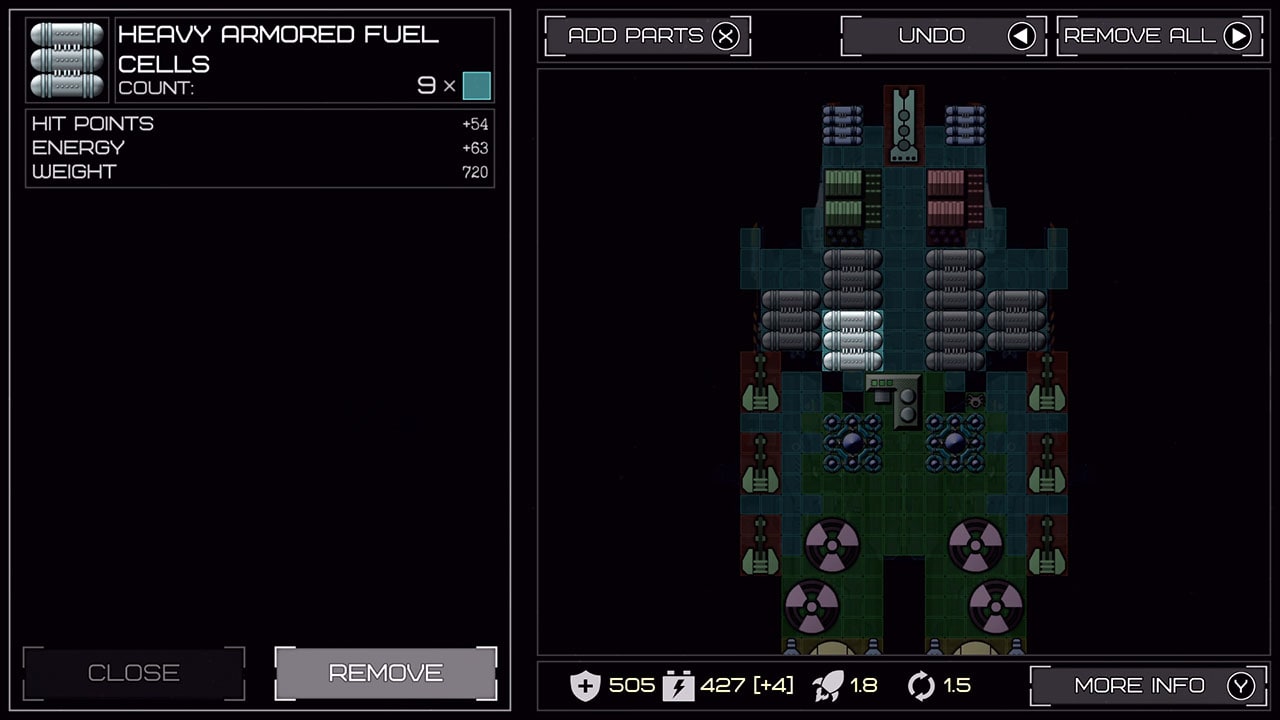Click the shield hit points icon in status bar

[x=586, y=686]
